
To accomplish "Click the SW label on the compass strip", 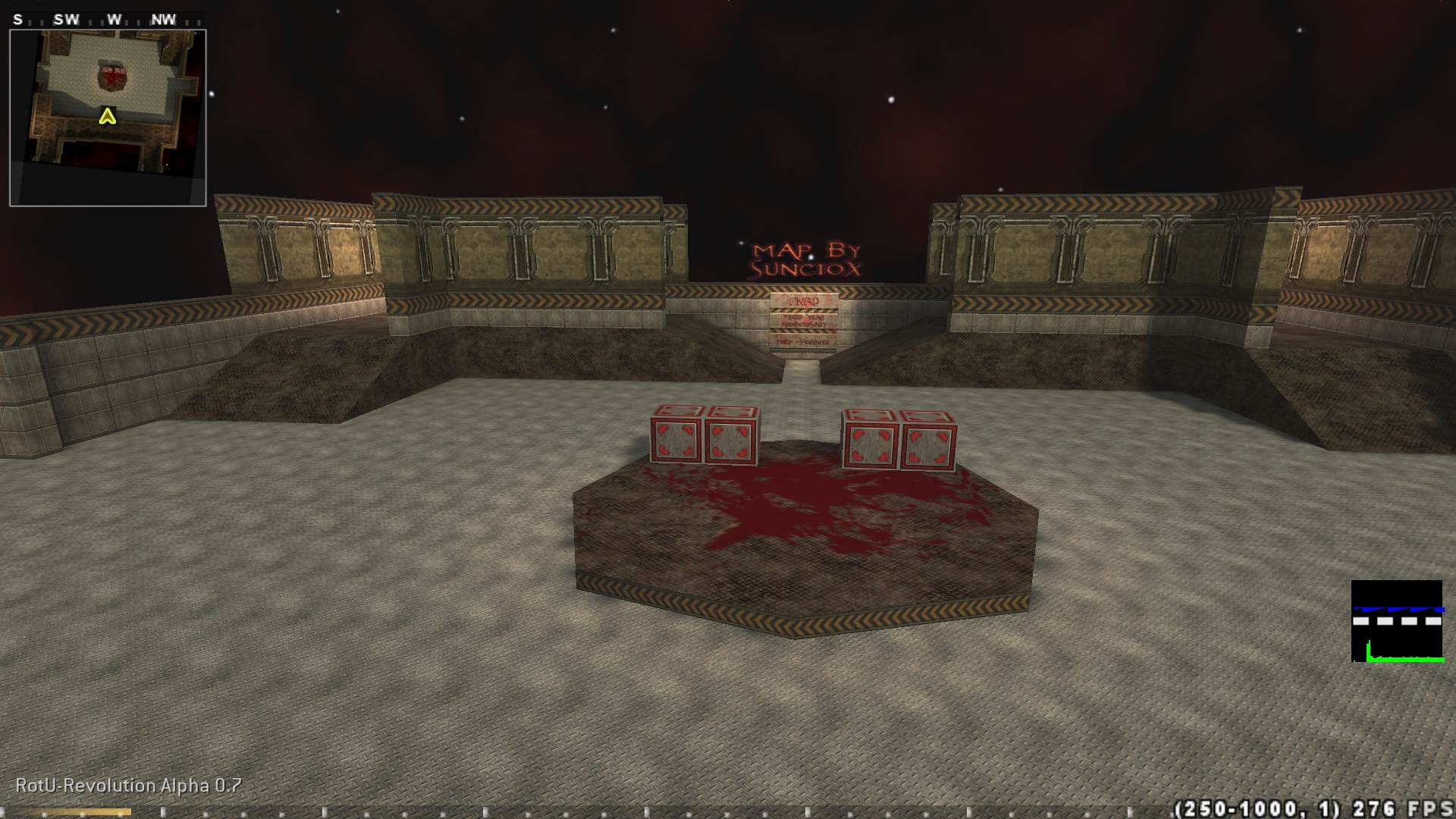I will [65, 20].
